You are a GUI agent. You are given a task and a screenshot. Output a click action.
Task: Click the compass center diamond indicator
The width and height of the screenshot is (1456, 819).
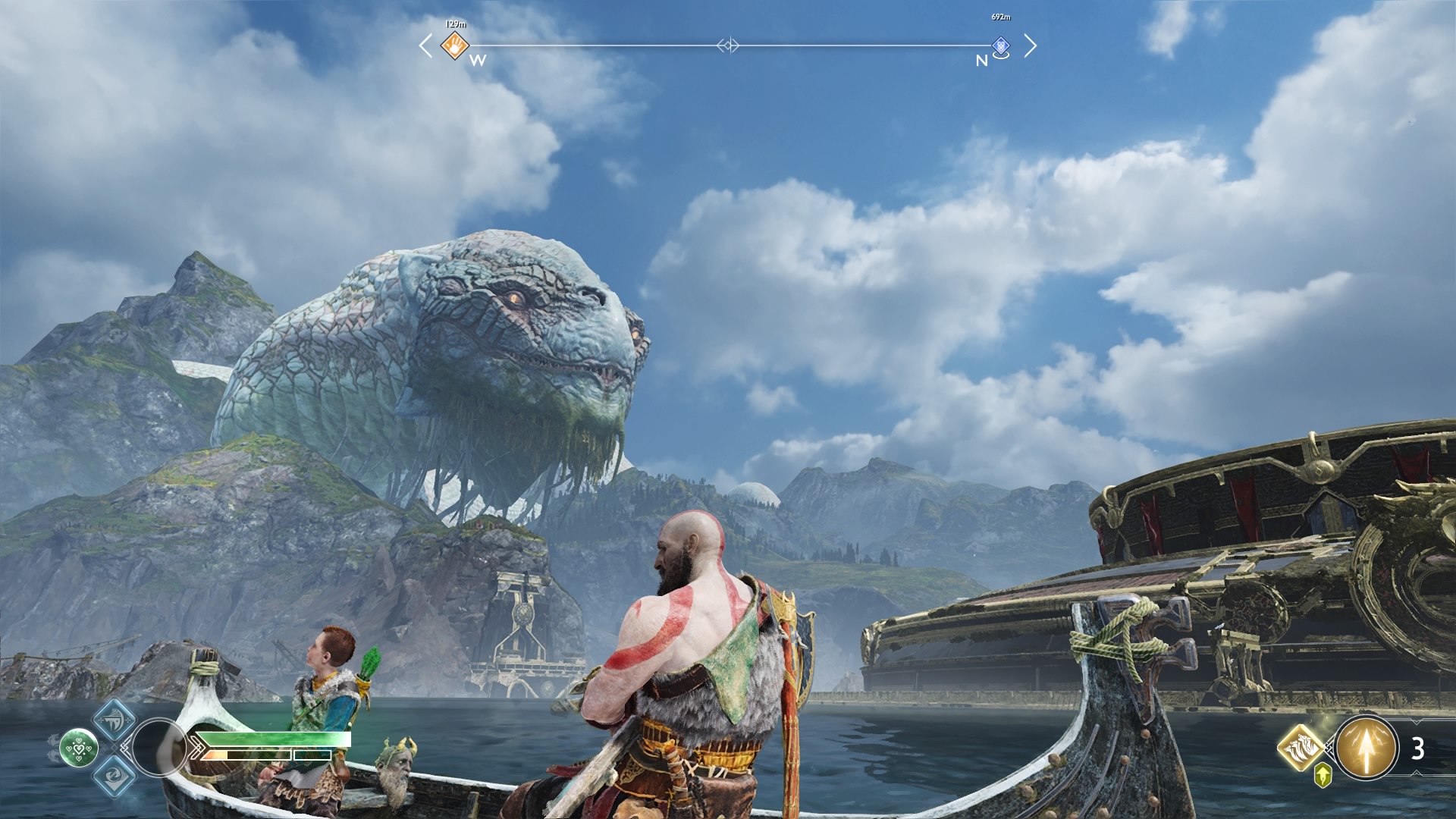pos(728,45)
